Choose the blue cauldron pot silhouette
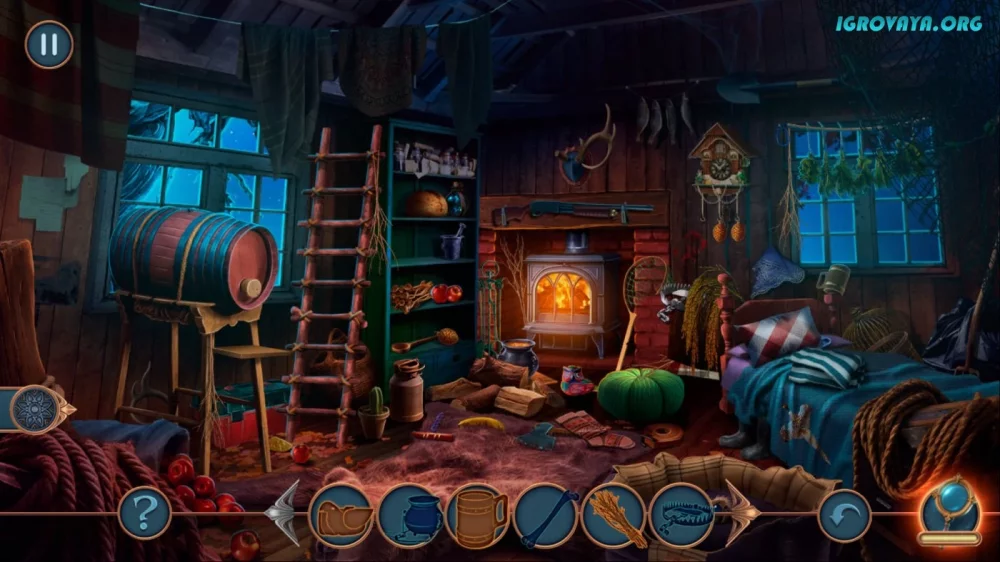The width and height of the screenshot is (1000, 562). [x=409, y=515]
